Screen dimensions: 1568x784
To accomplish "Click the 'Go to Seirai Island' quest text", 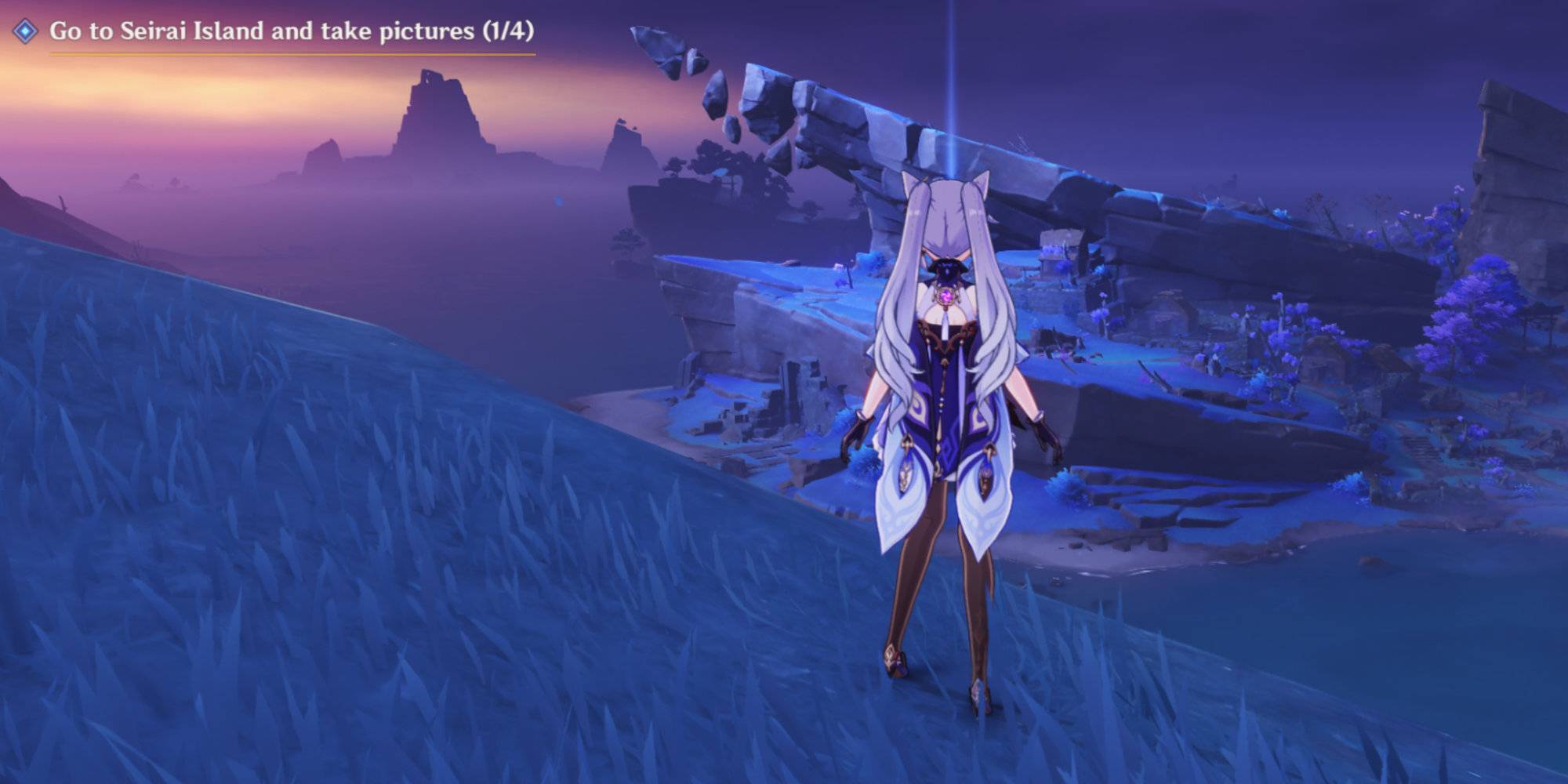I will pos(235,33).
